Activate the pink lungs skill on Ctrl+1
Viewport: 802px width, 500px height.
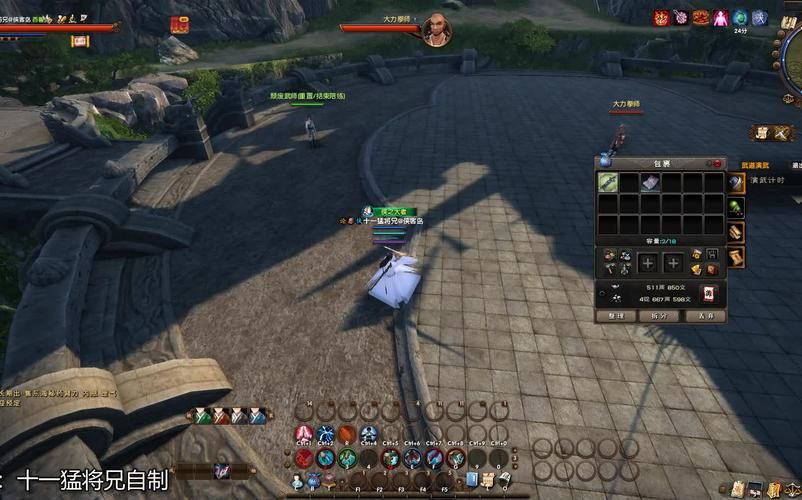pyautogui.click(x=305, y=434)
